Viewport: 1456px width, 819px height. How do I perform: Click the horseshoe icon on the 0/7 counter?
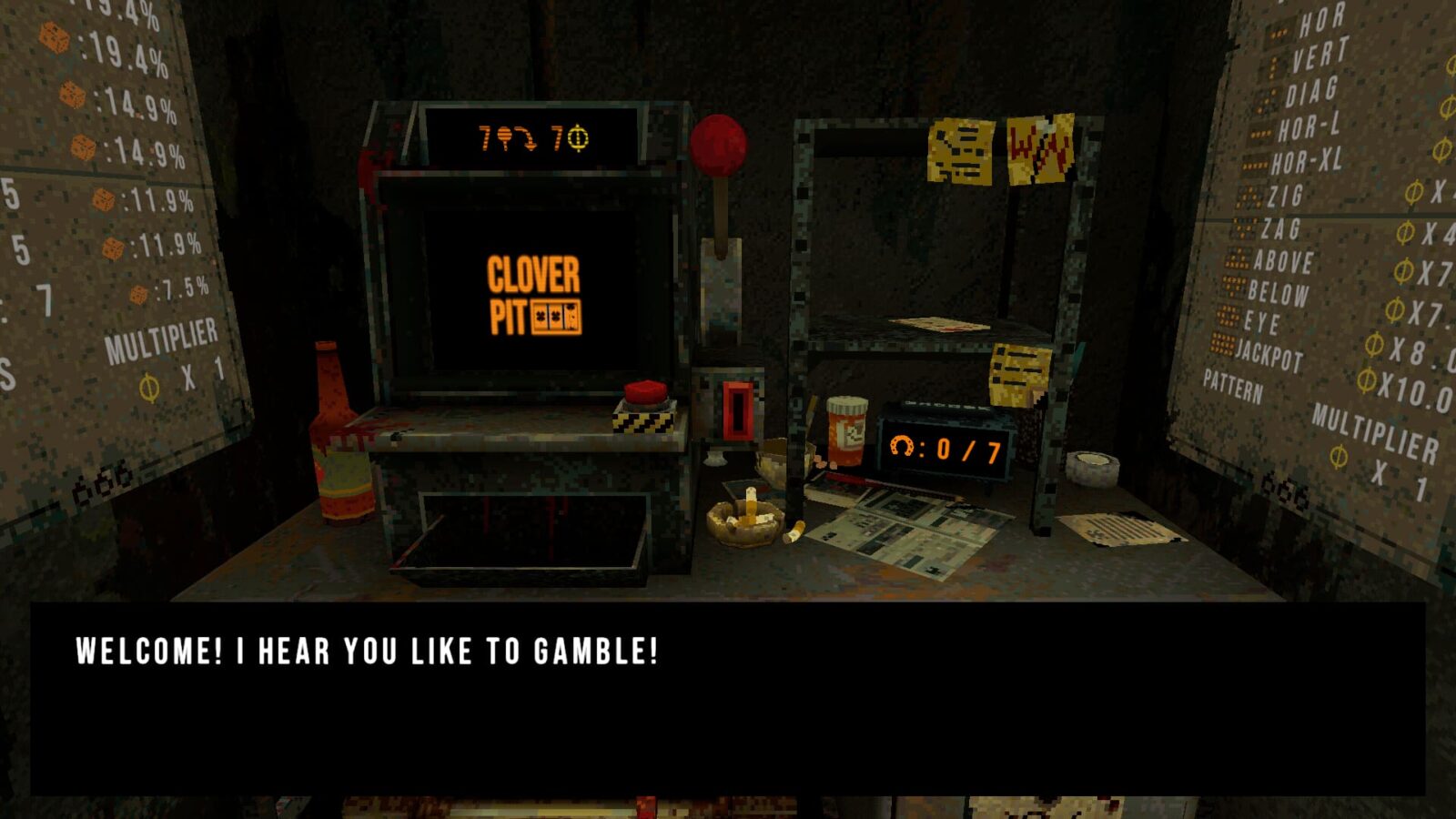point(901,444)
